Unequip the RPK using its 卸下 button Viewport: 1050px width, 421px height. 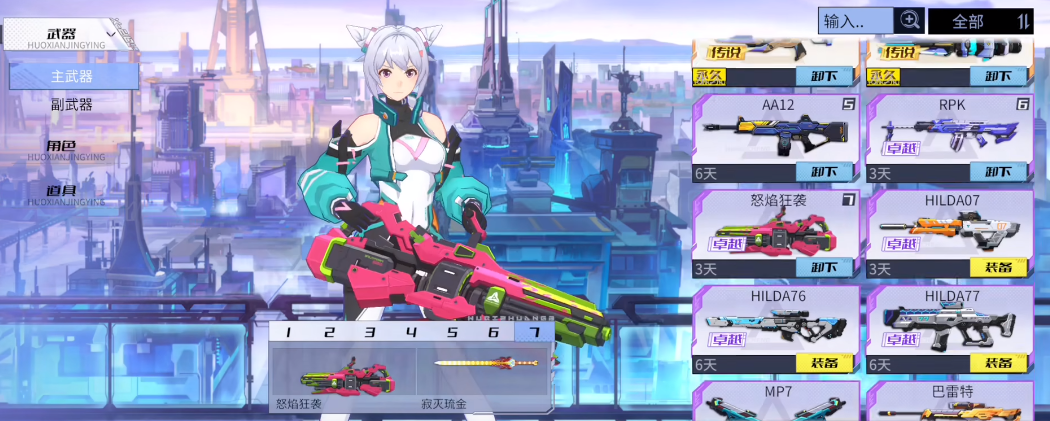(x=998, y=172)
